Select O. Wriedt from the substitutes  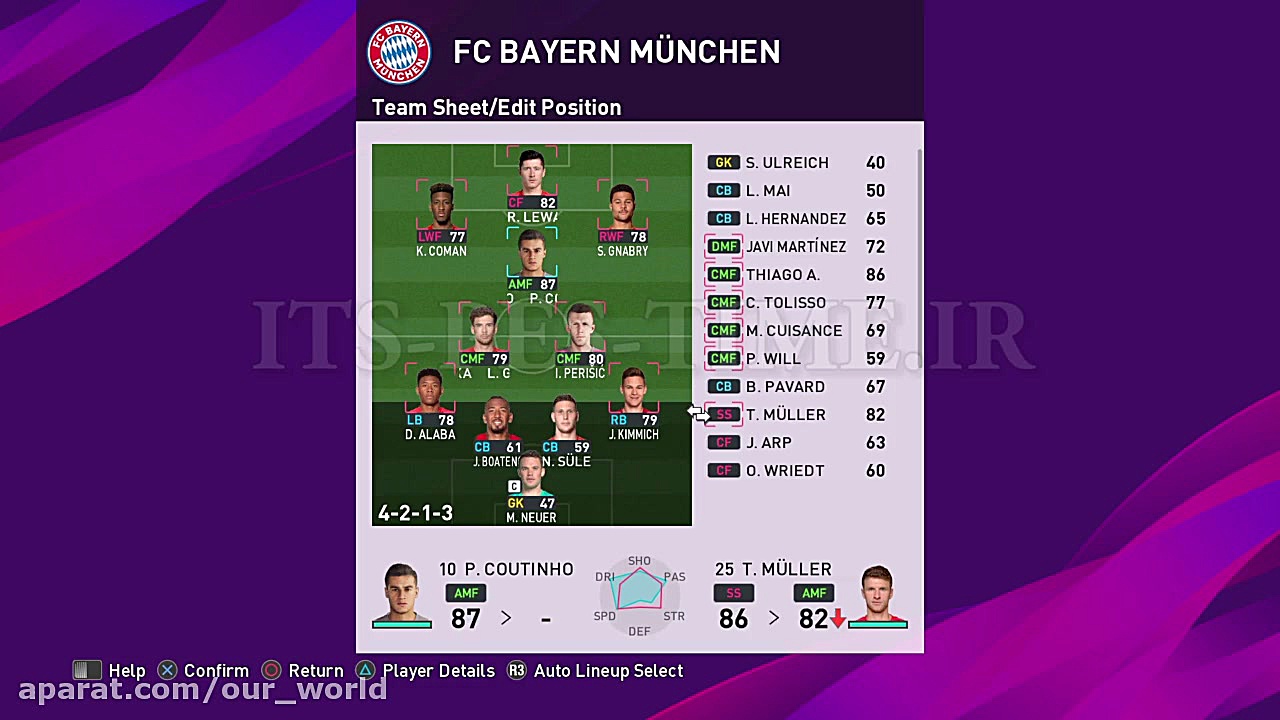(784, 471)
